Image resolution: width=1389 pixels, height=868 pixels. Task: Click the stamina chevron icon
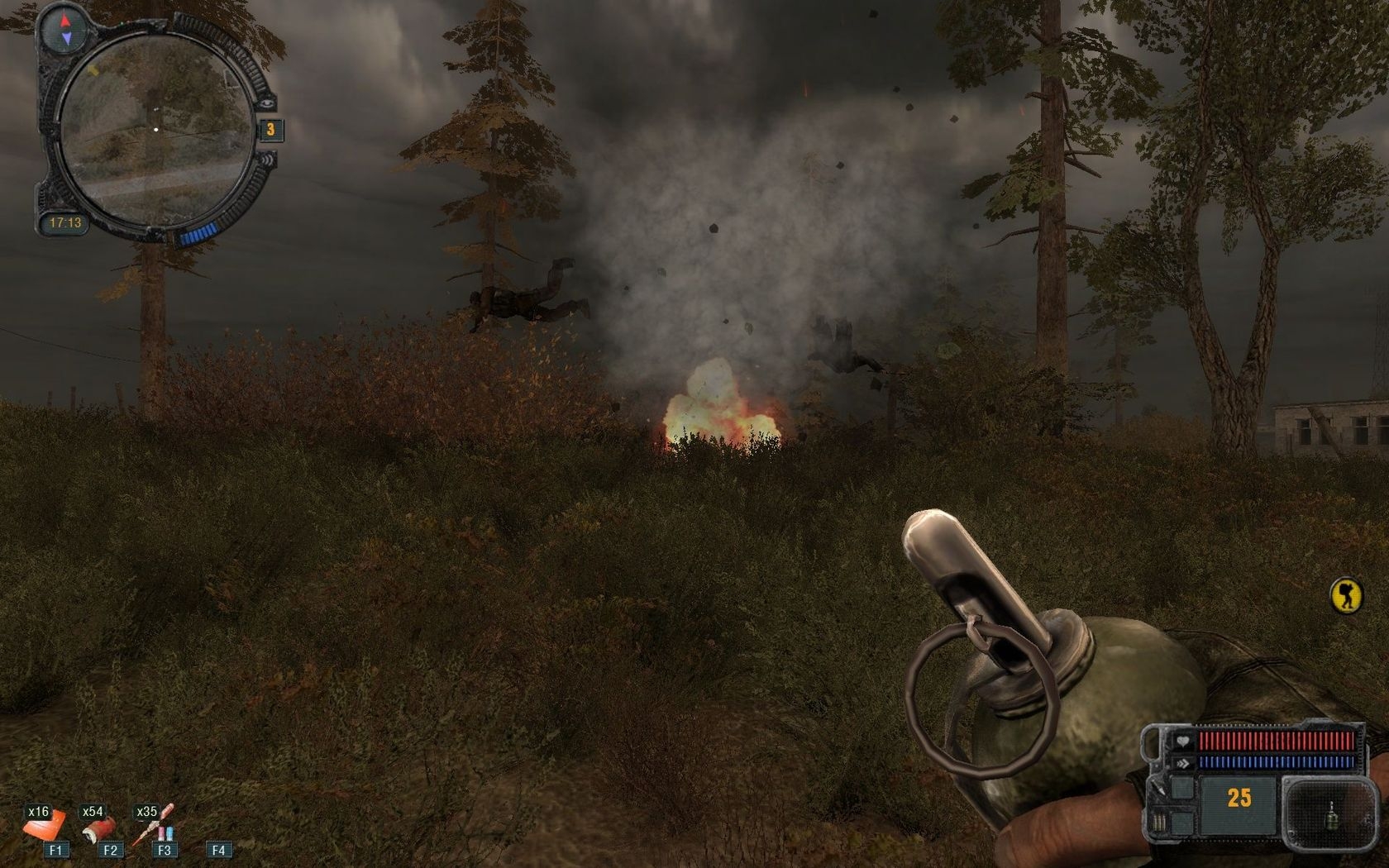coord(1184,763)
